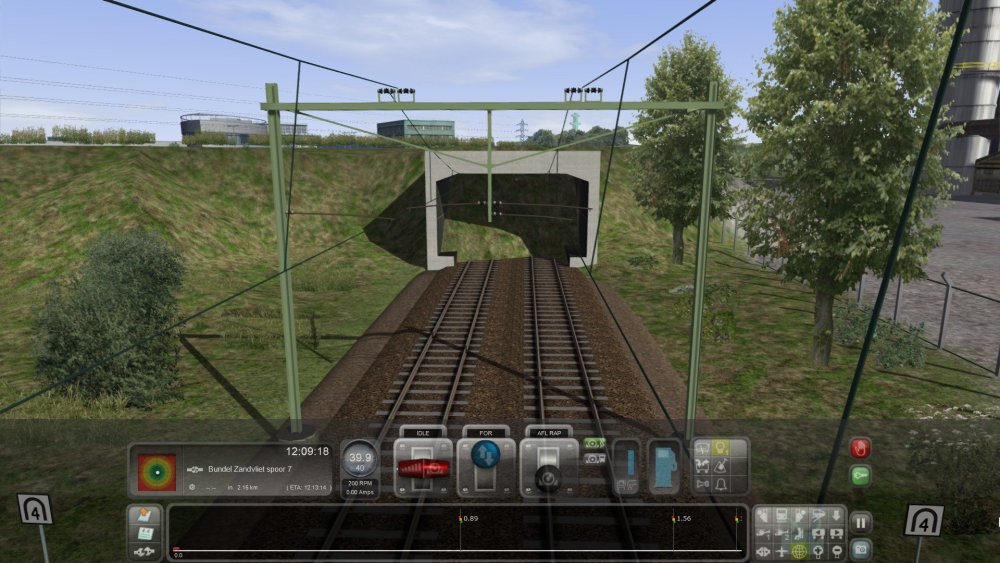Image resolution: width=1000 pixels, height=563 pixels.
Task: Select the zoom-in magnifier camera icon
Action: (818, 551)
